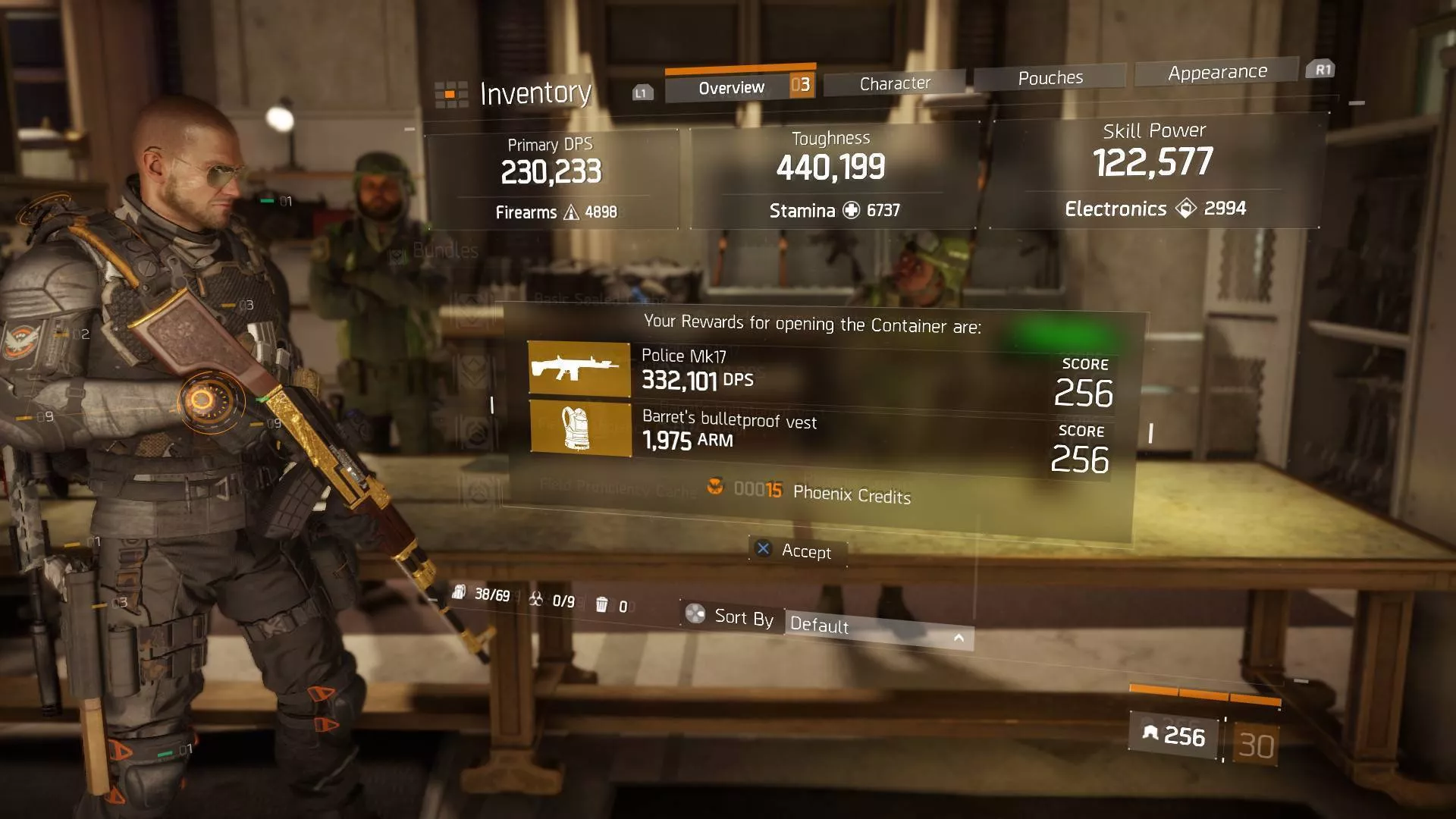Click the Toughness stat panel
1456x819 pixels.
tap(832, 175)
